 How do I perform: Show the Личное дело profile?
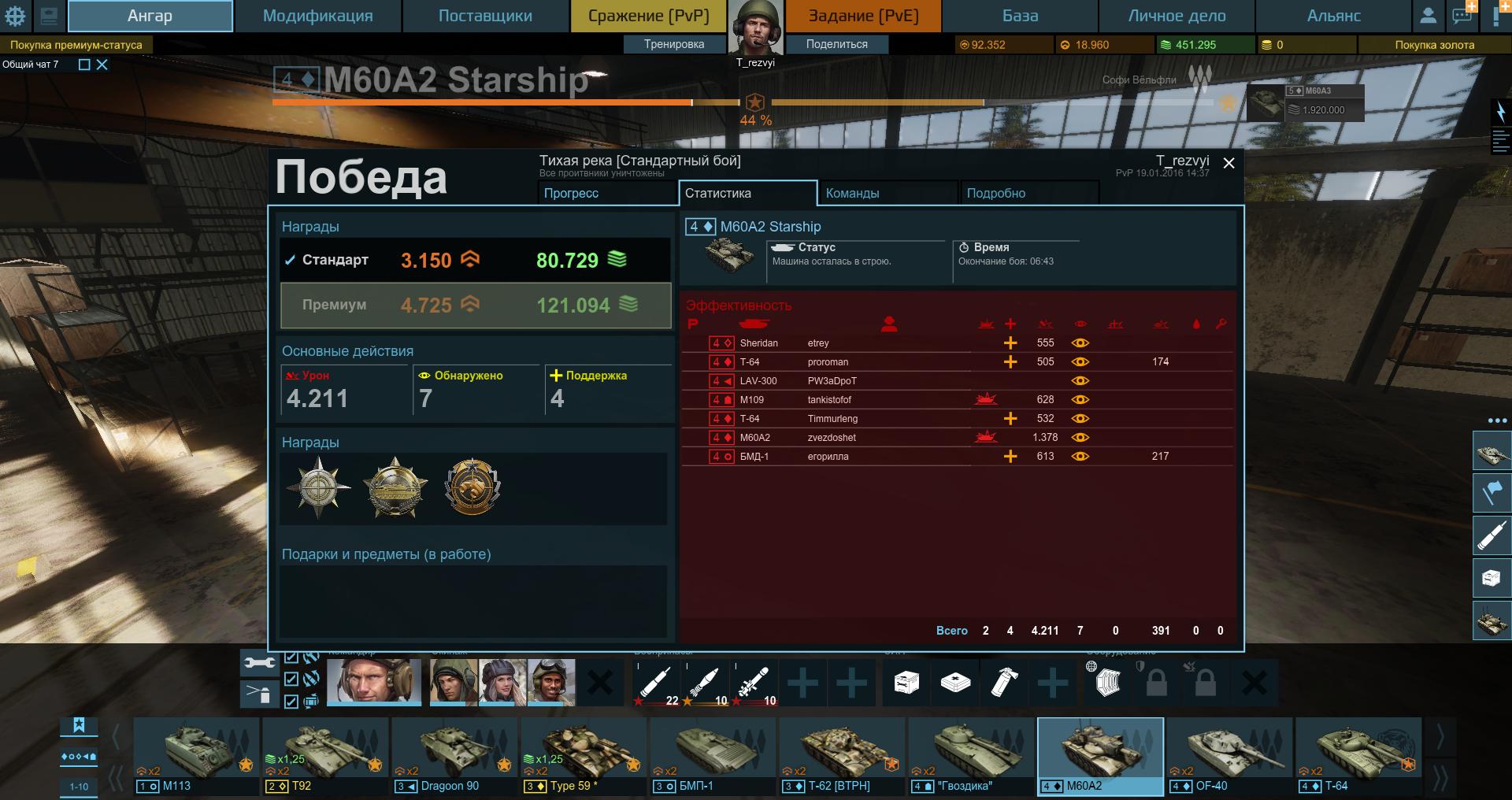click(1177, 16)
